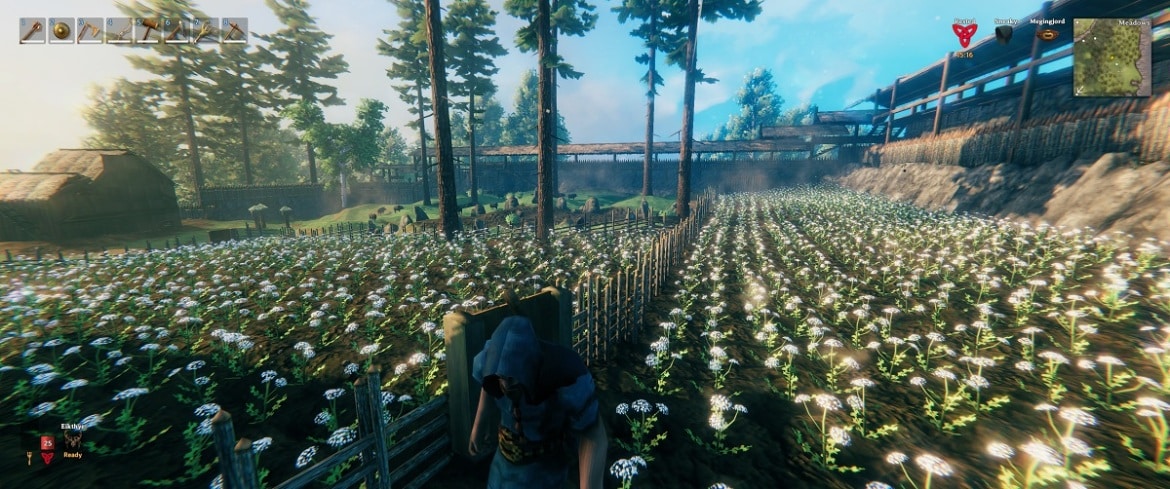Click the Megingjord belt status icon

tap(1047, 34)
